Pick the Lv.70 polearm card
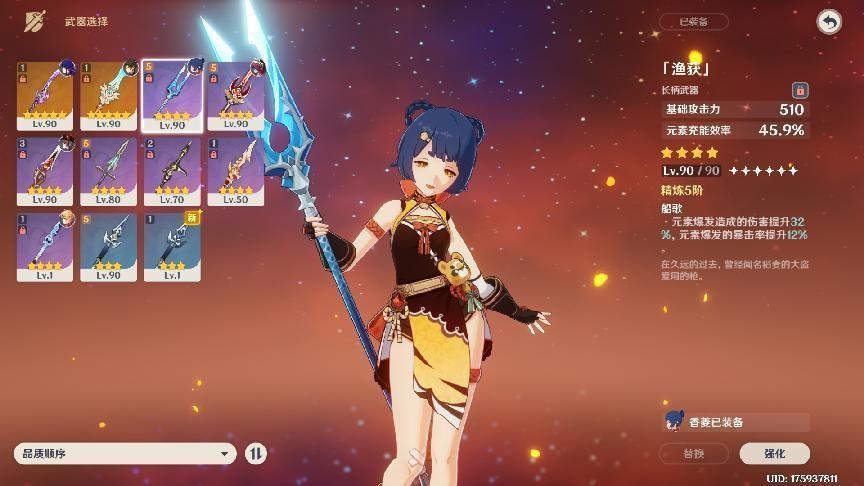 coord(172,172)
